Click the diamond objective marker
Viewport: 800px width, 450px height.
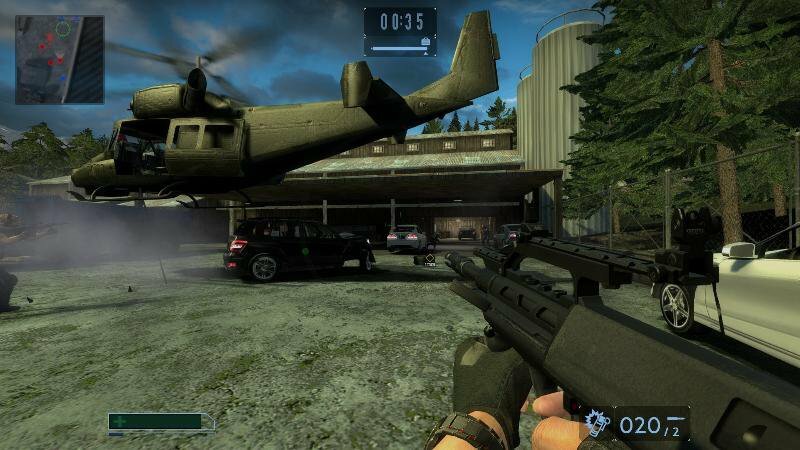coord(429,260)
